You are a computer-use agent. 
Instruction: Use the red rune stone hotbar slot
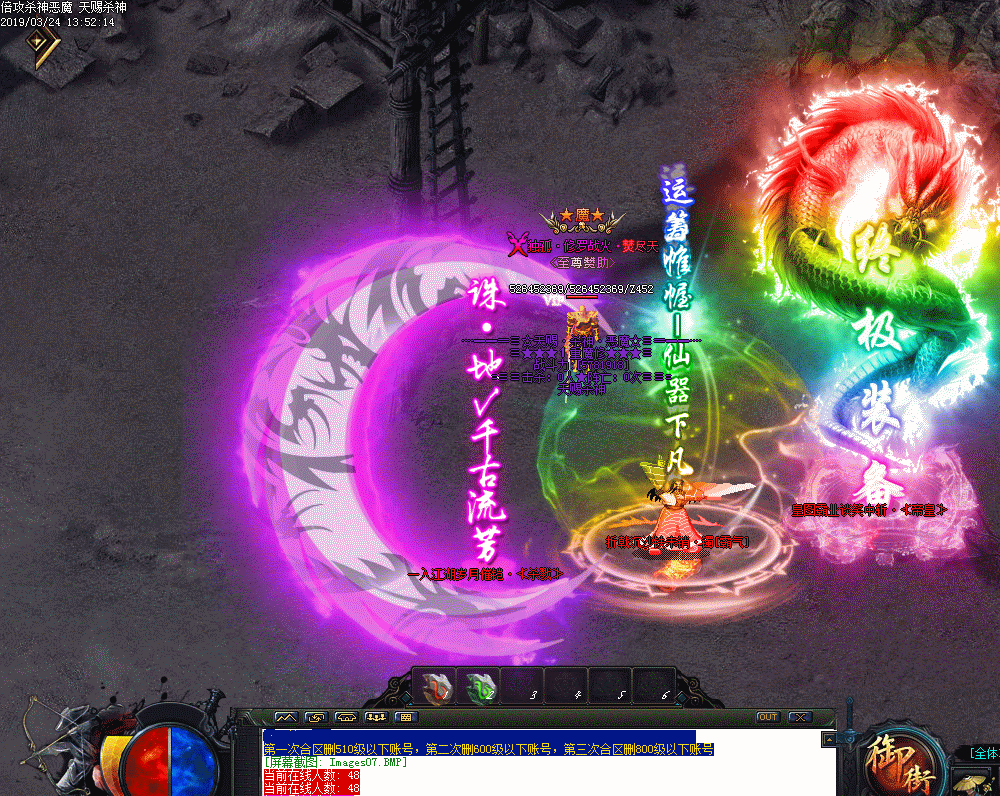[x=435, y=686]
